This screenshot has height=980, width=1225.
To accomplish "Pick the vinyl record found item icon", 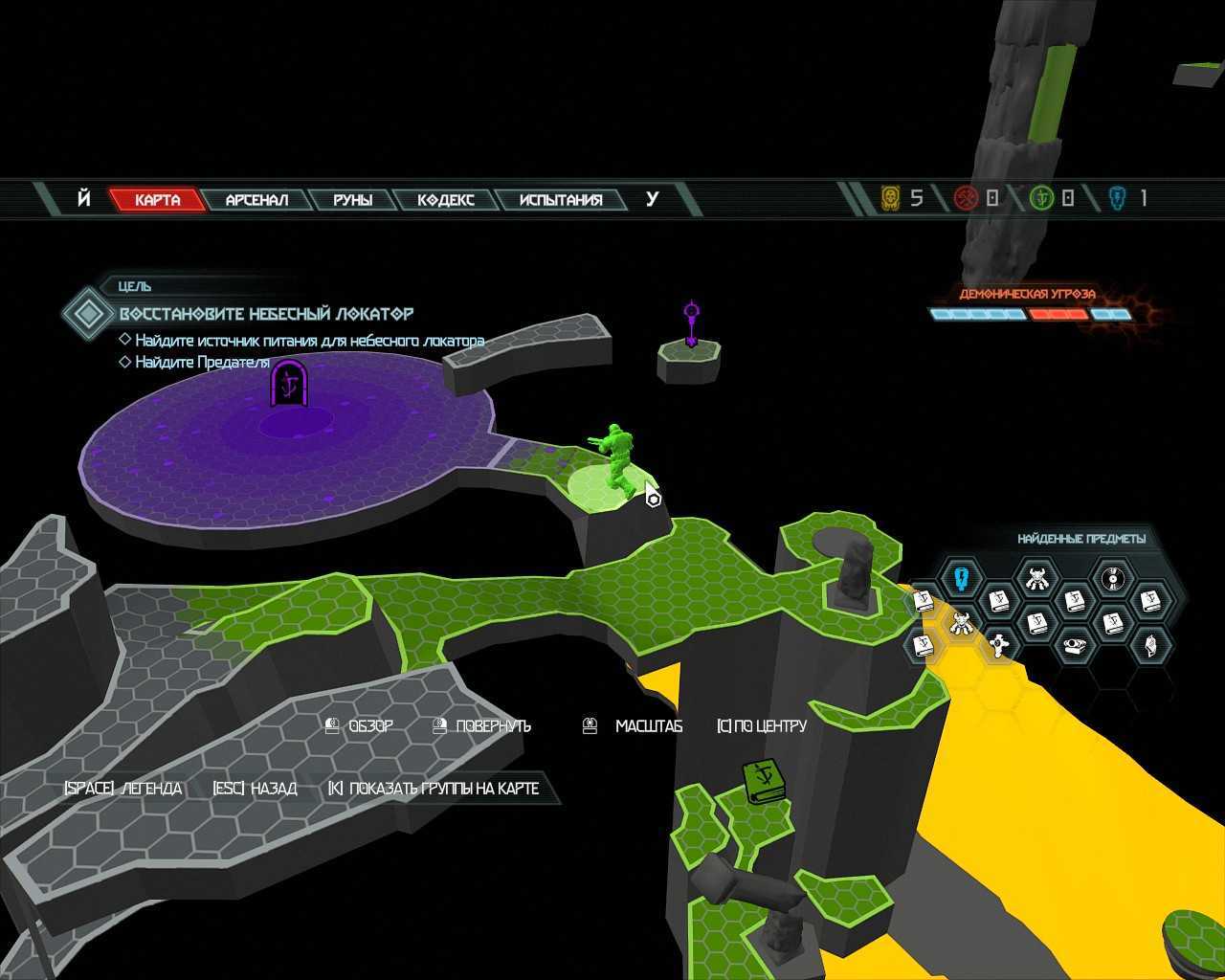I will click(1112, 578).
